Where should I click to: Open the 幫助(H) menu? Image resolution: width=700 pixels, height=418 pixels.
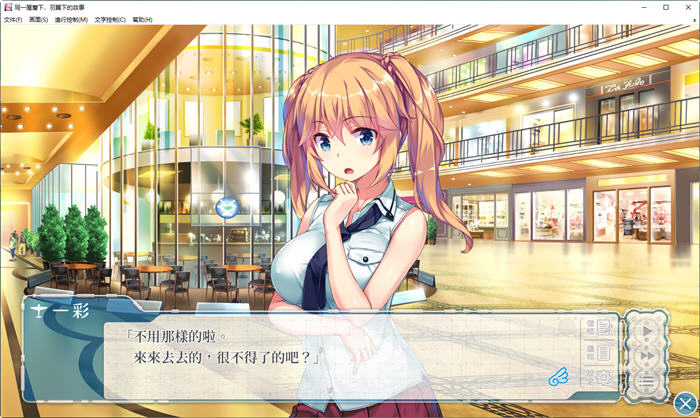142,19
